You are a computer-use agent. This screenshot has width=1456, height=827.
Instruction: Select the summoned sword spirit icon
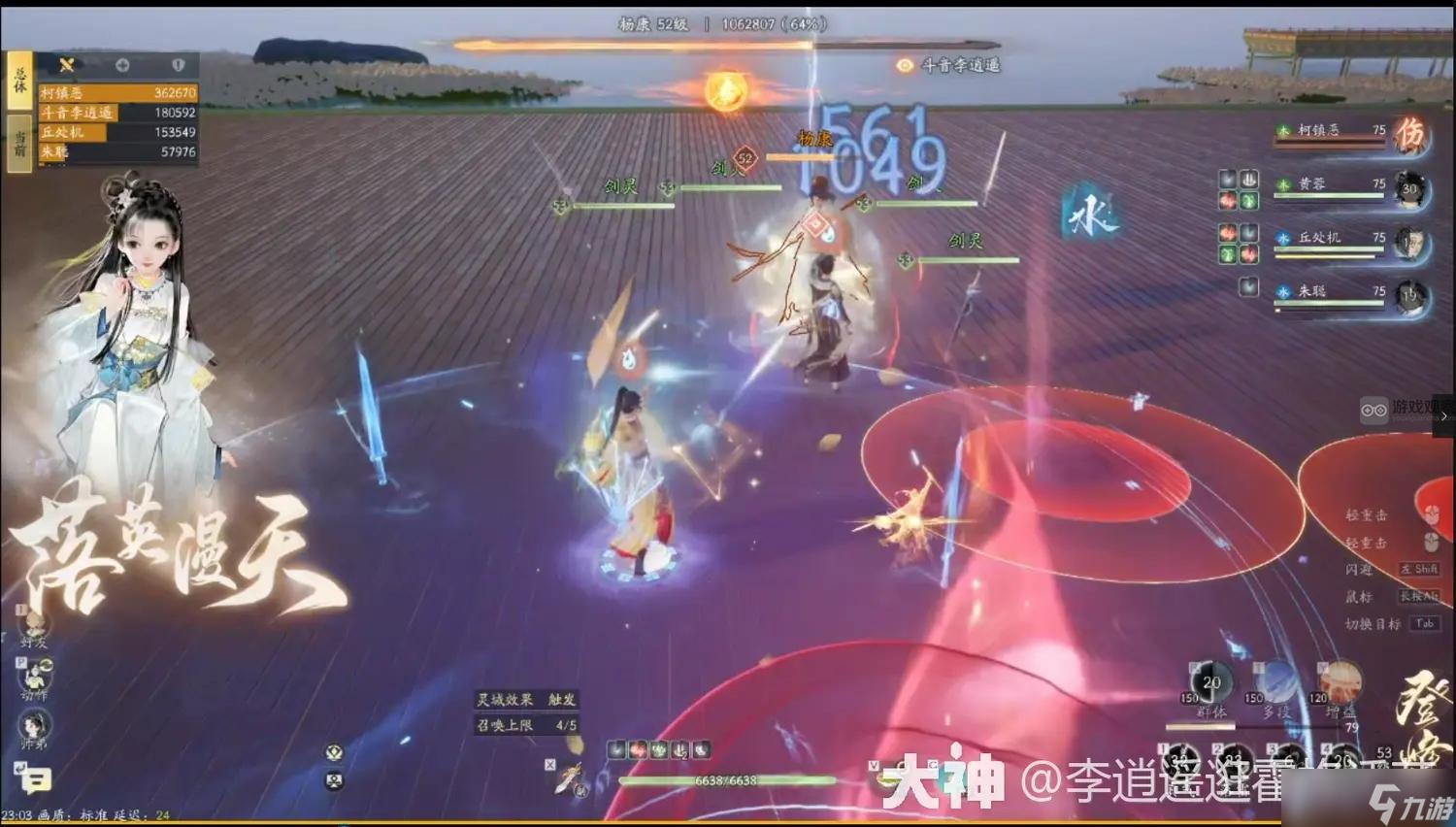(x=569, y=777)
